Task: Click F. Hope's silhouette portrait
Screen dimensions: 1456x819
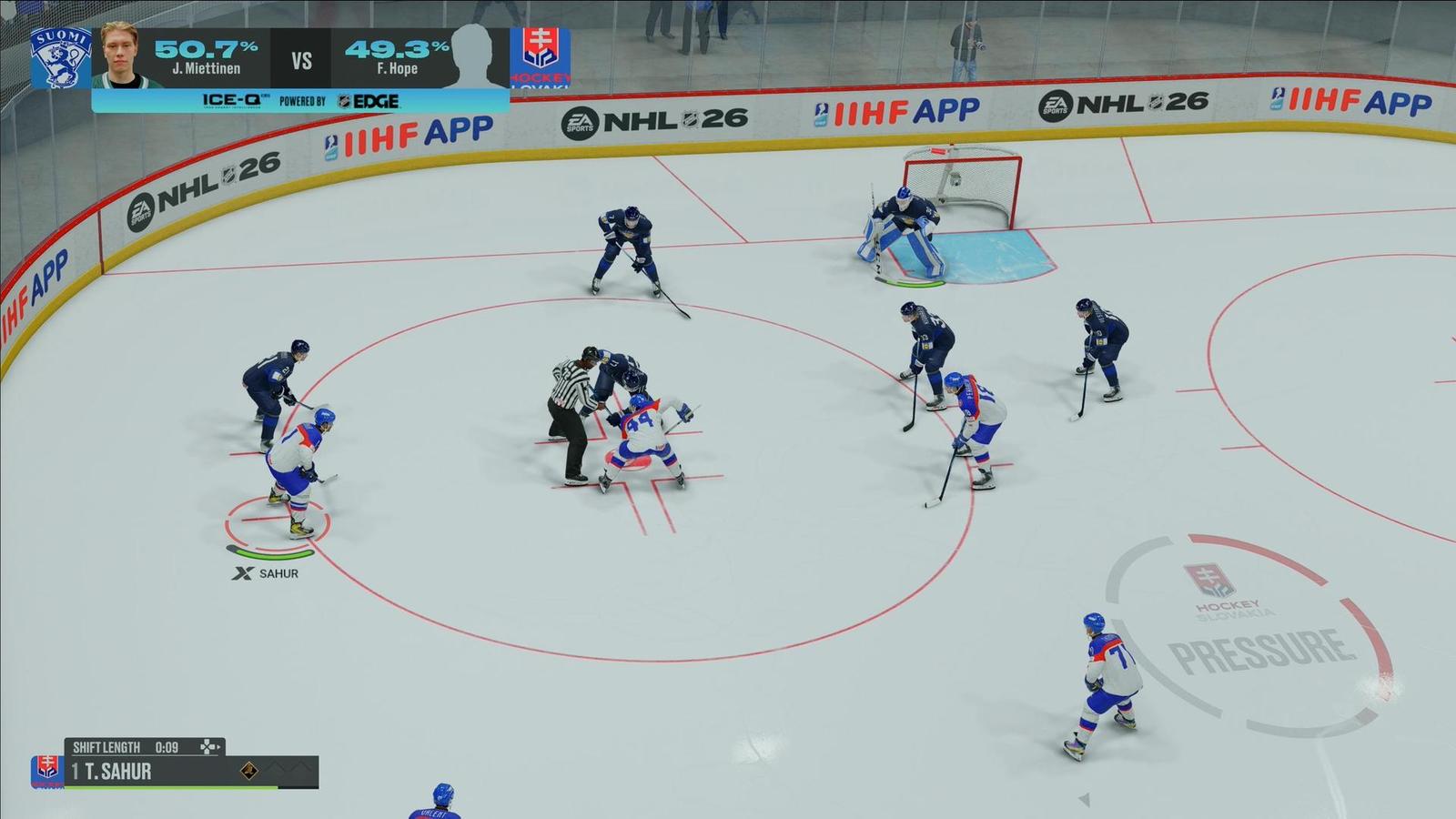Action: click(x=479, y=56)
